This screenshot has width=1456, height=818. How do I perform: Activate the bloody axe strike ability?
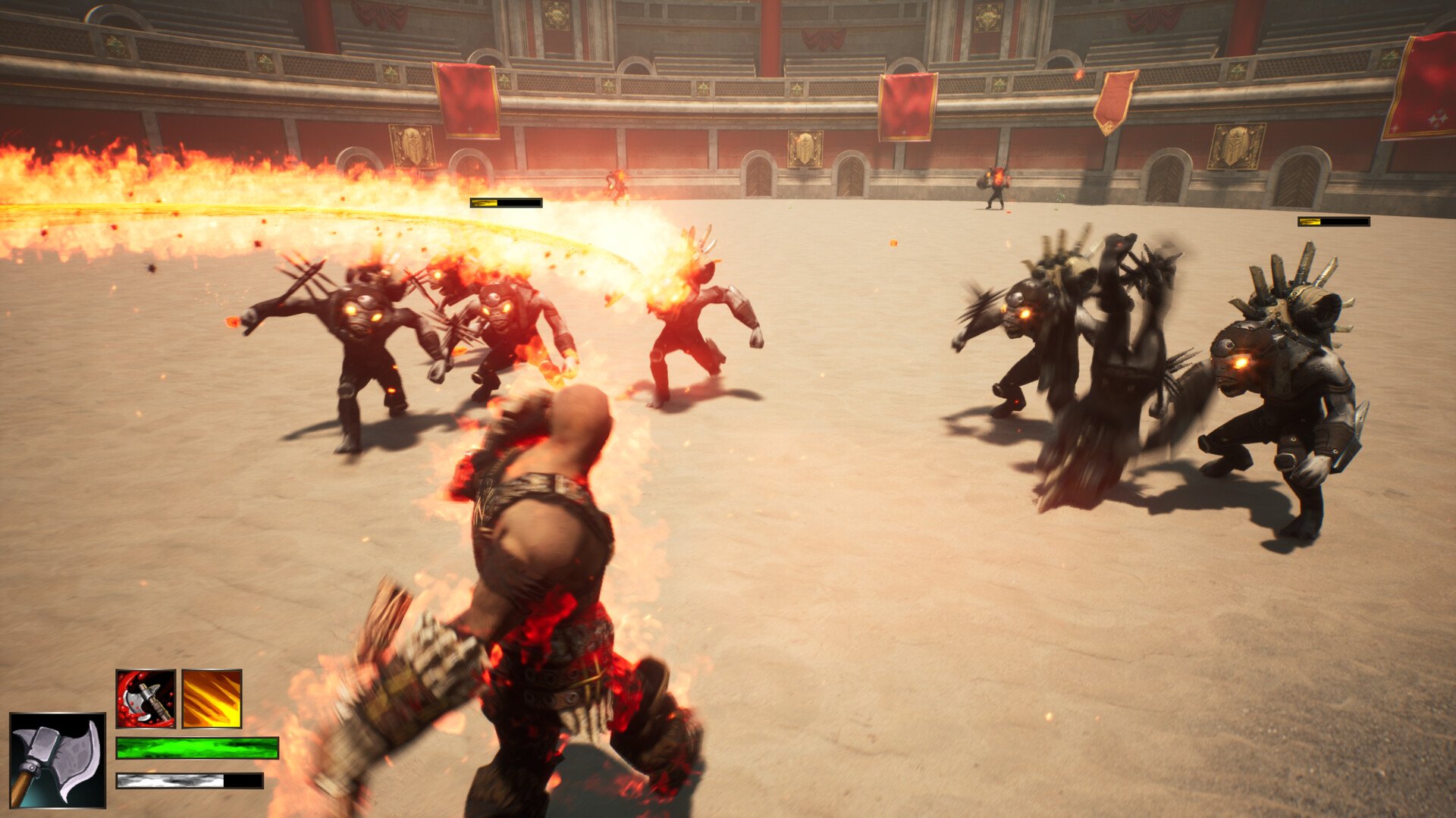coord(146,698)
